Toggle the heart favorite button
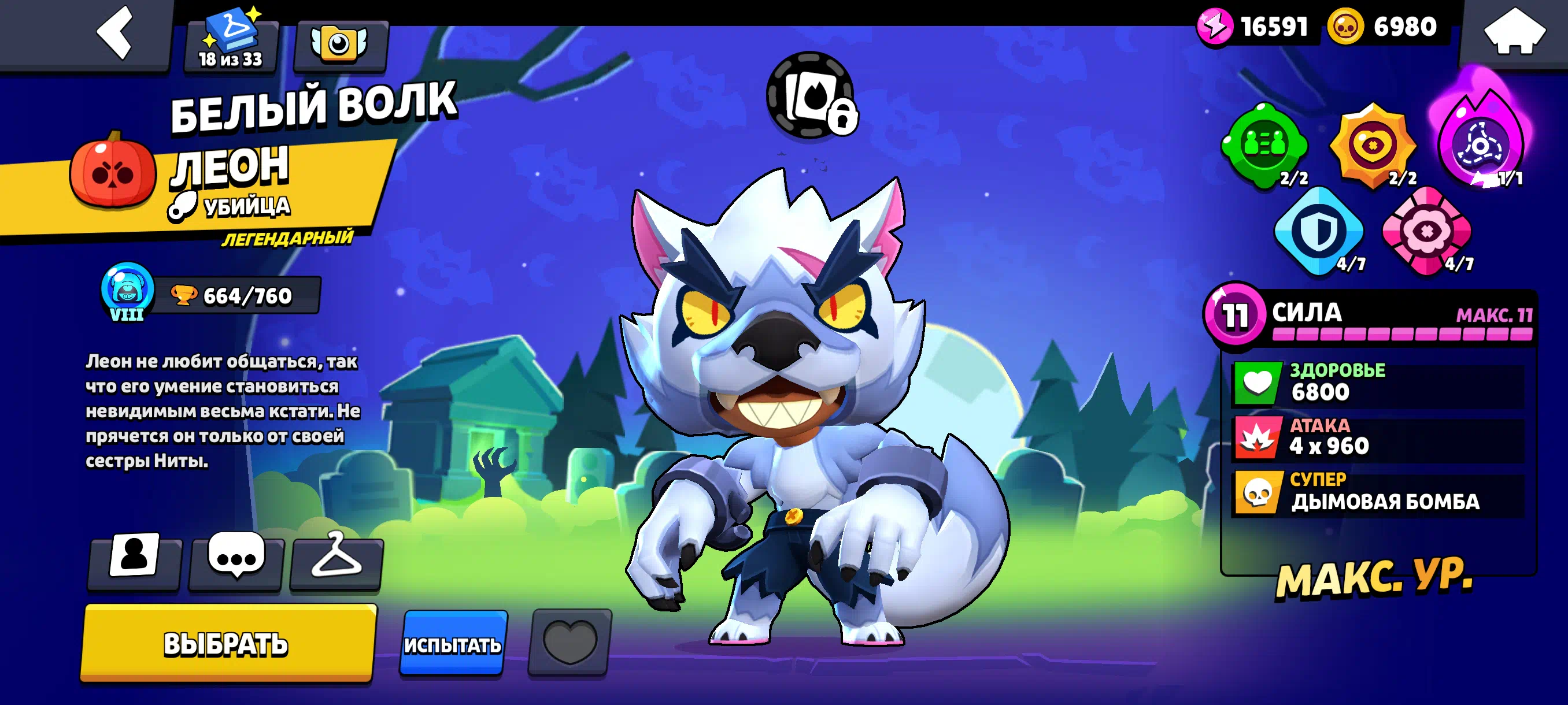 [x=569, y=643]
